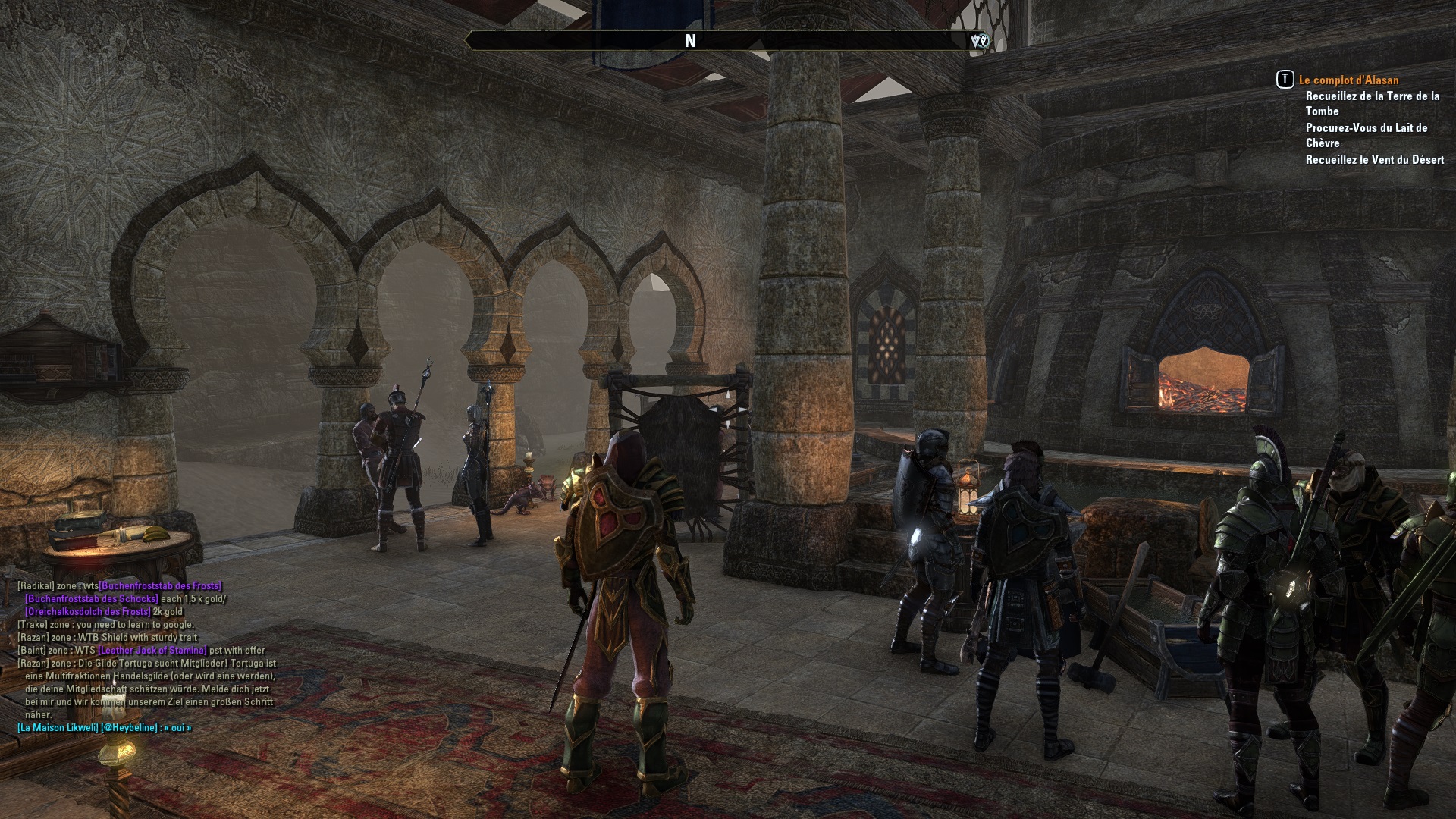Show the Leather Jack of Stamina item link
Screen dimensions: 1456x819
tap(152, 651)
